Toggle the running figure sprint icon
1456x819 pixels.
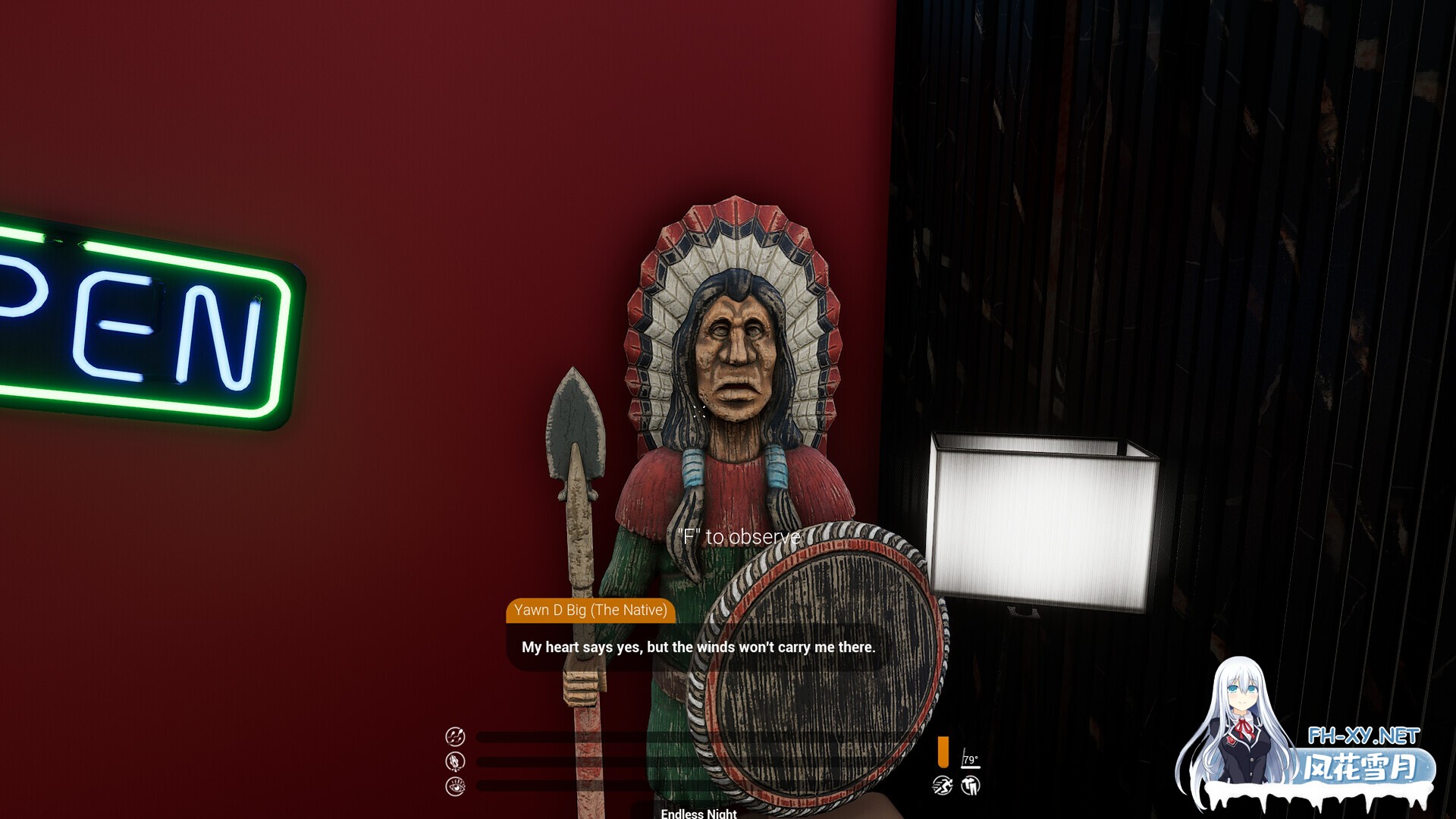(943, 786)
